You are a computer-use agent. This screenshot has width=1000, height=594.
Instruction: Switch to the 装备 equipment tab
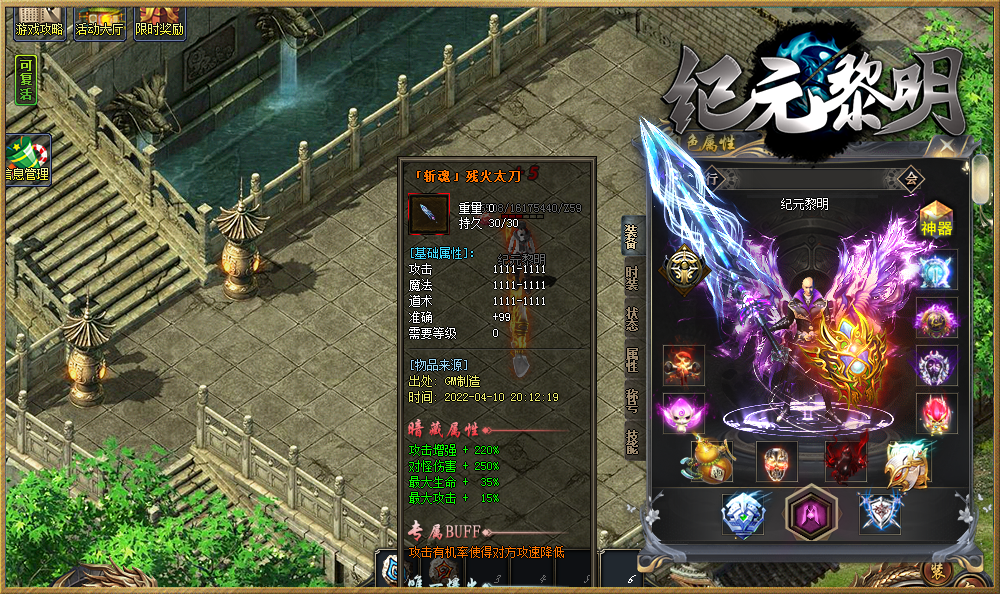[633, 237]
